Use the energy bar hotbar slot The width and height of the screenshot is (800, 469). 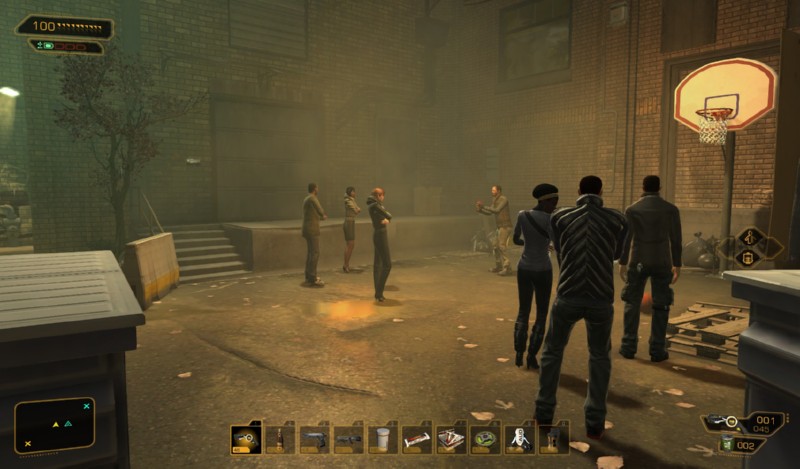point(416,439)
